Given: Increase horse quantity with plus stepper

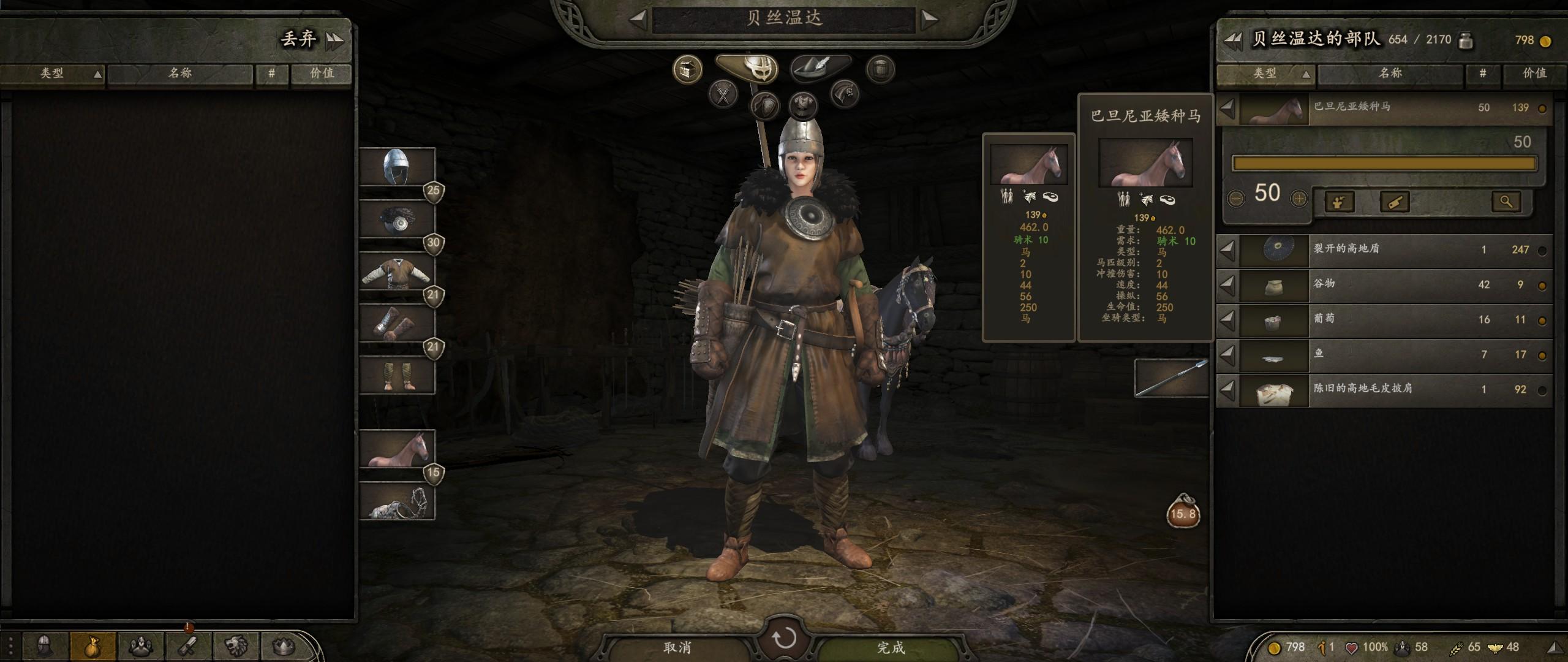Looking at the screenshot, I should 1298,199.
